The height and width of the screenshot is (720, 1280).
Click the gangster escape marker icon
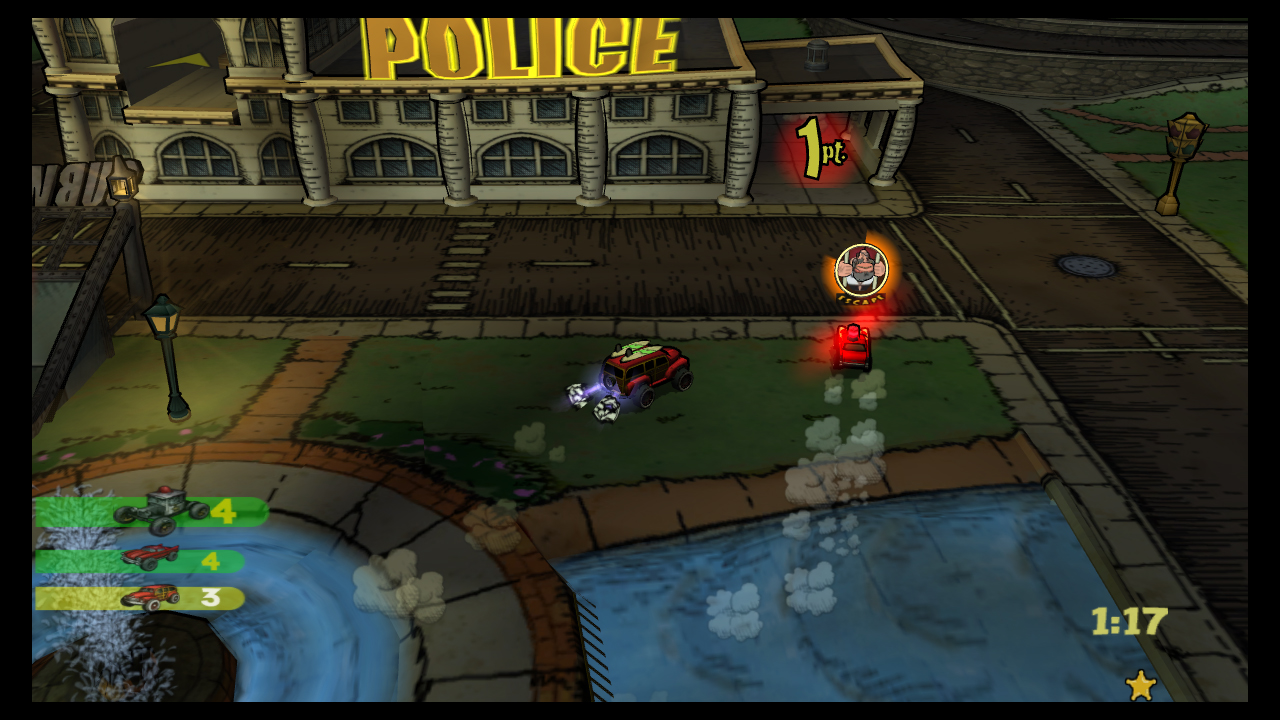click(x=861, y=270)
